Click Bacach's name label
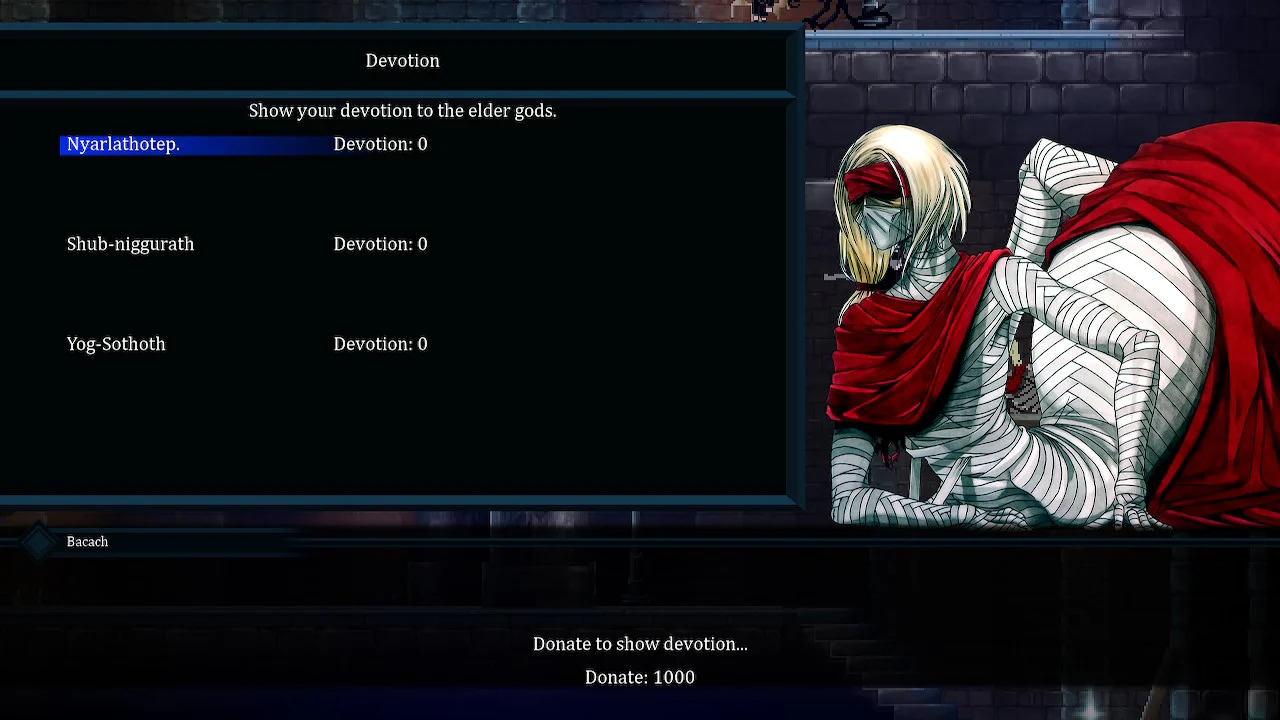 [x=87, y=541]
